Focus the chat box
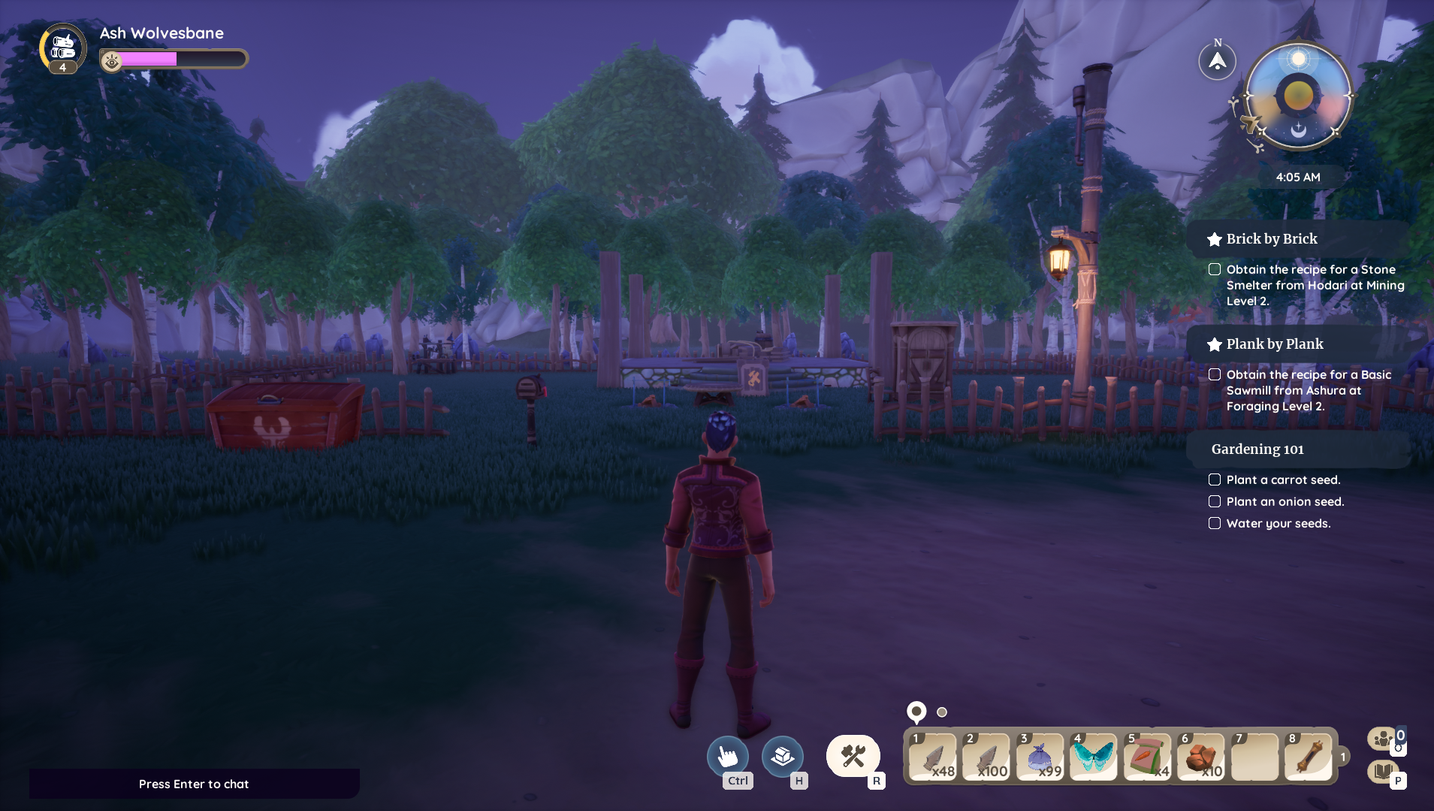The image size is (1434, 811). pyautogui.click(x=194, y=784)
